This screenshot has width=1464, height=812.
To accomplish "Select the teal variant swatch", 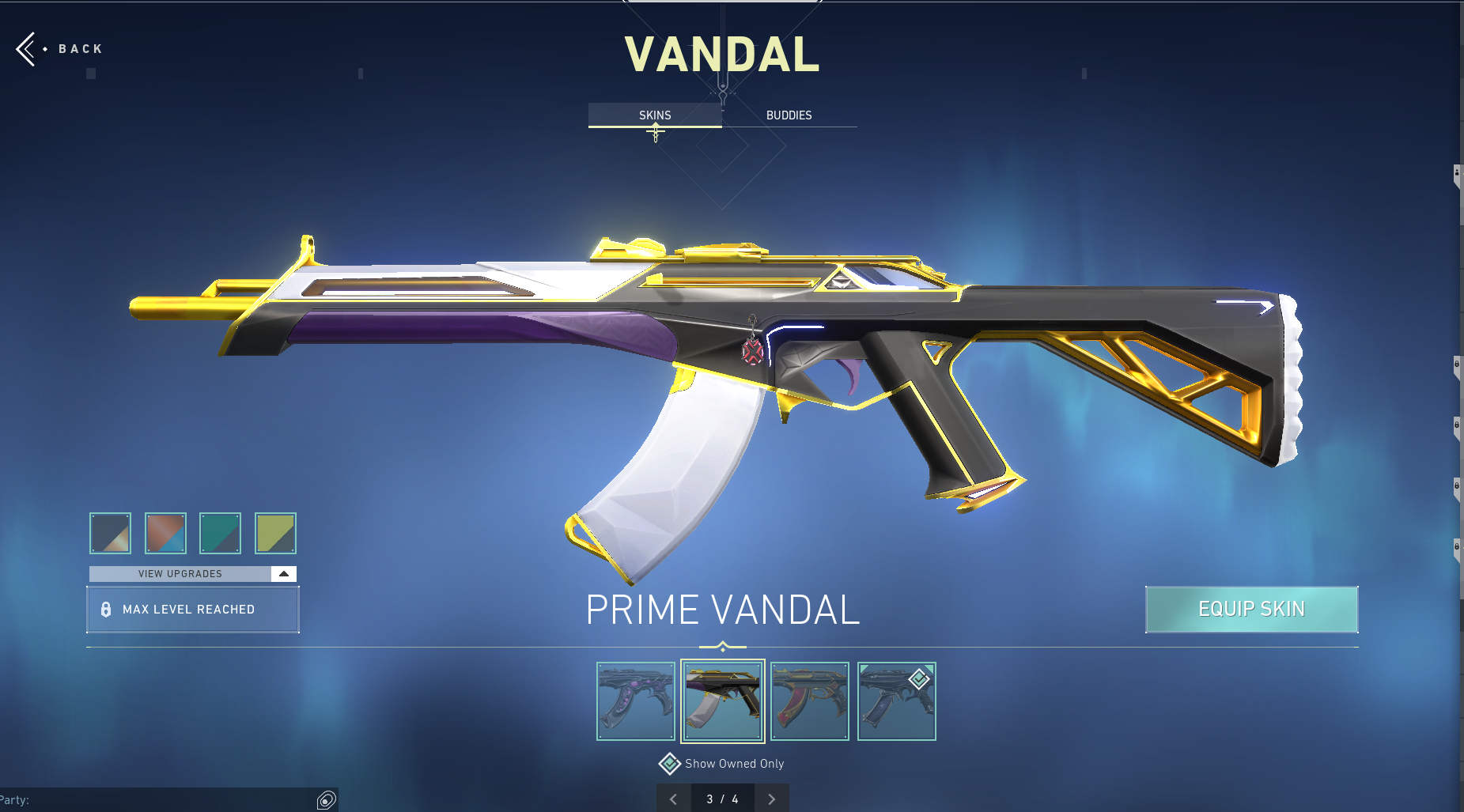I will [220, 533].
